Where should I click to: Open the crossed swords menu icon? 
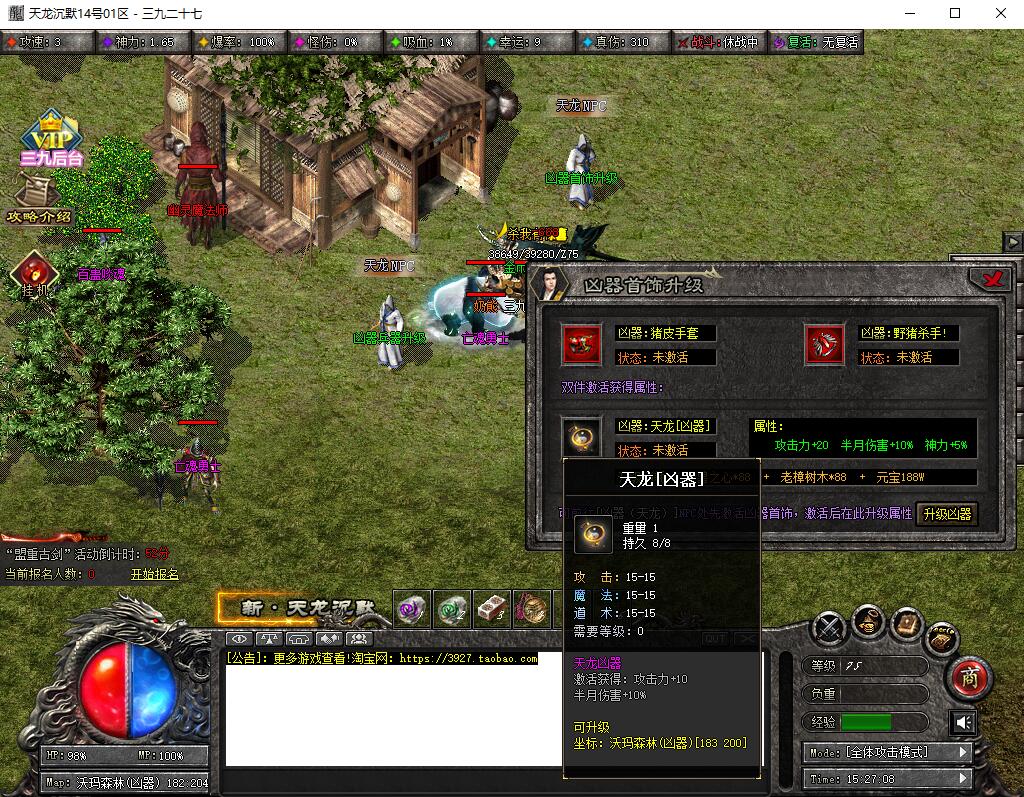[x=829, y=628]
